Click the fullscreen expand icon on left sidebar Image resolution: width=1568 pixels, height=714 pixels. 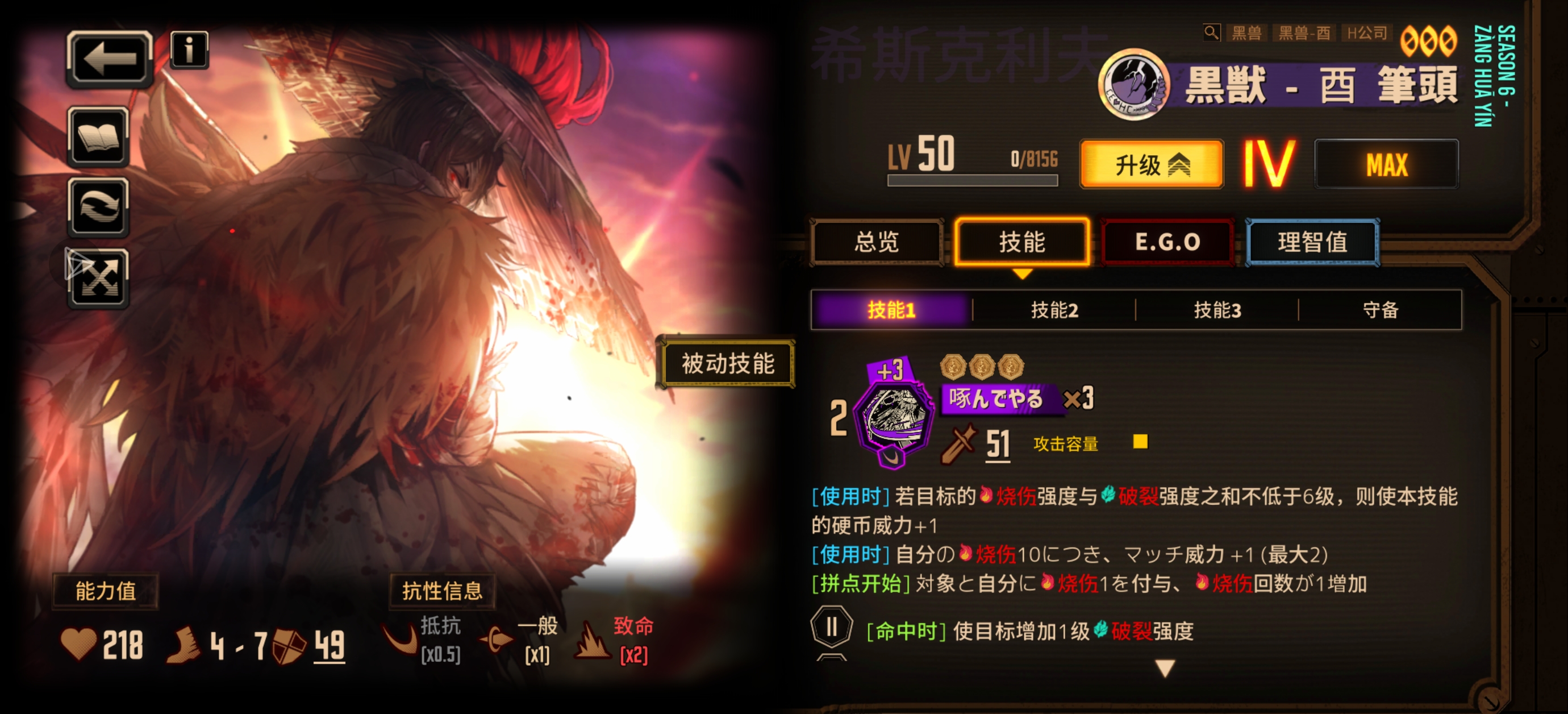pos(99,281)
